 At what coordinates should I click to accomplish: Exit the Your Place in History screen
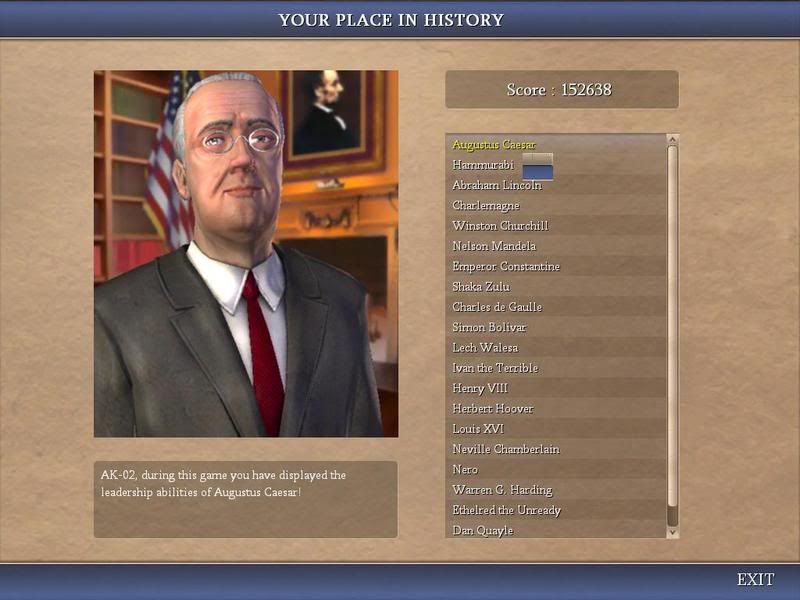click(x=755, y=579)
